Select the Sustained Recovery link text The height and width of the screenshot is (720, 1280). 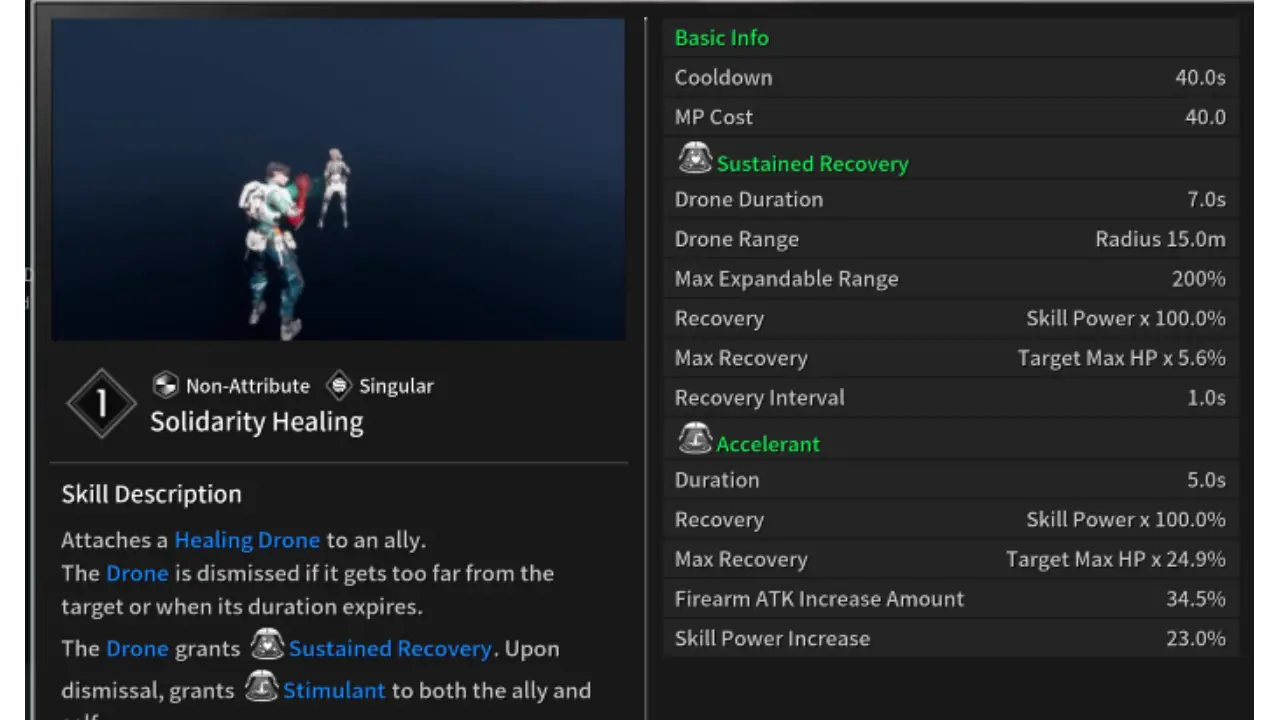[x=390, y=648]
